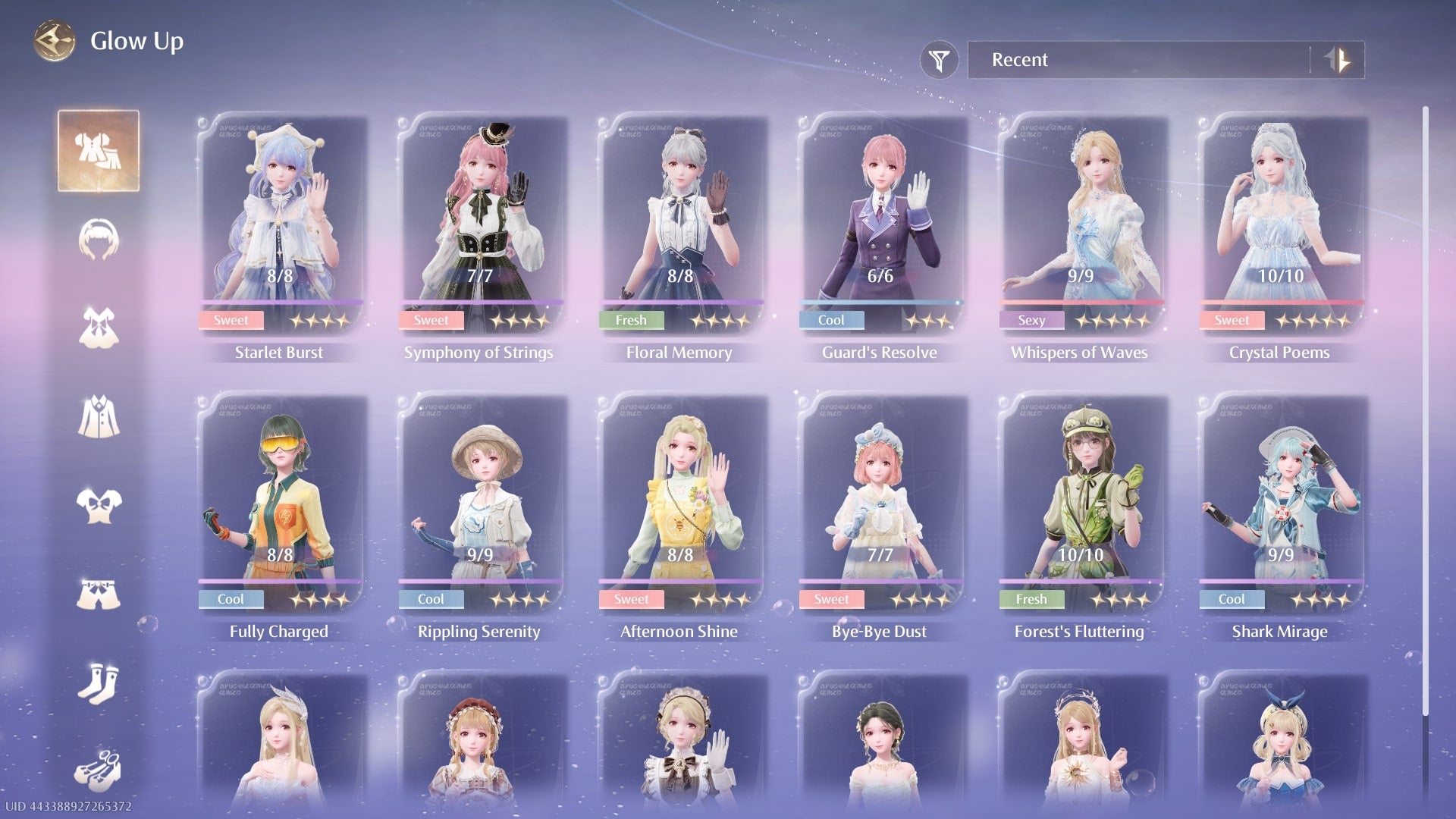This screenshot has height=819, width=1456.
Task: Show the tops category
Action: 99,505
